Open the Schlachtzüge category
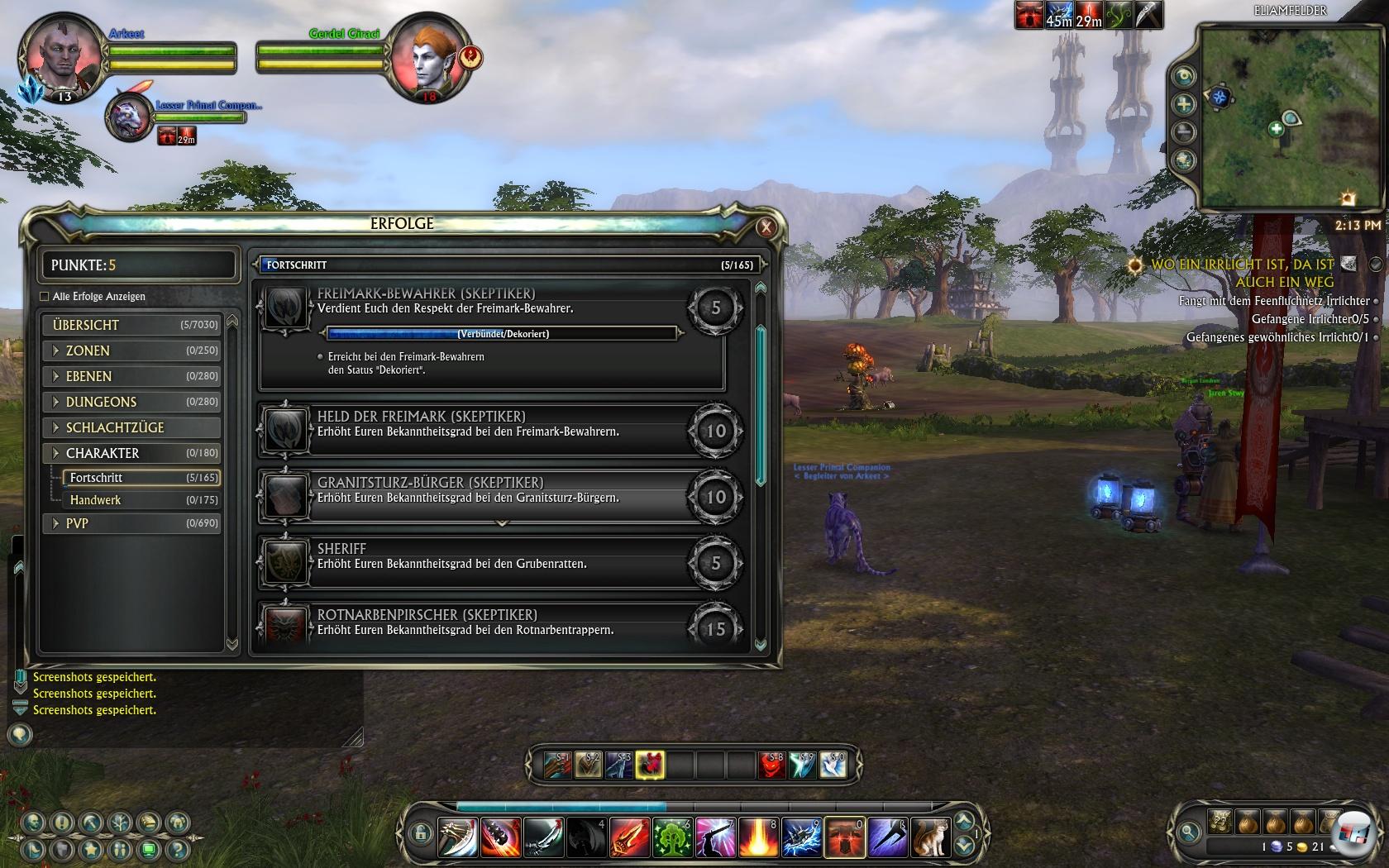Image resolution: width=1389 pixels, height=868 pixels. [132, 427]
